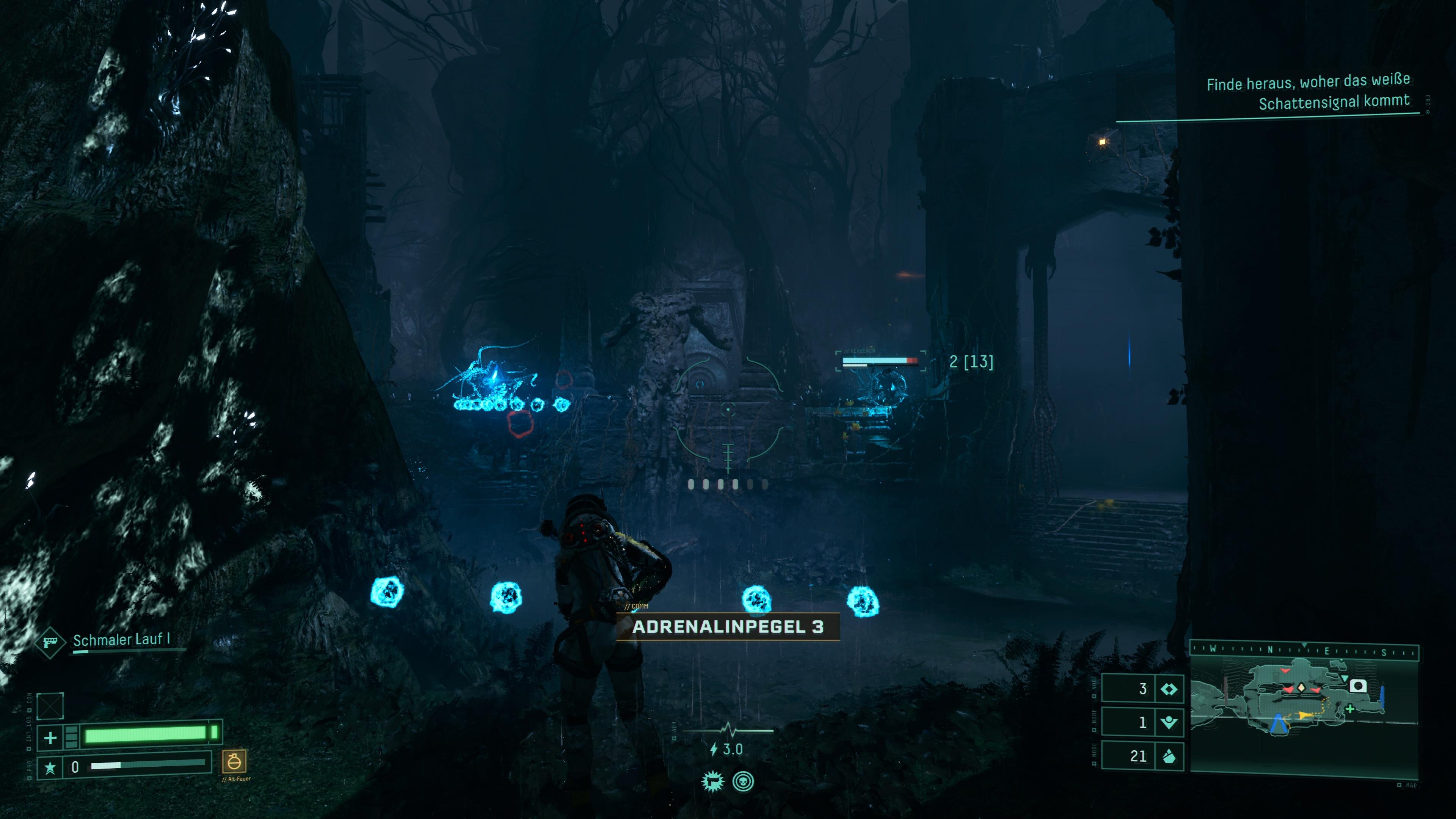Click the star proficiency icon
Viewport: 1456px width, 819px height.
coord(50,767)
